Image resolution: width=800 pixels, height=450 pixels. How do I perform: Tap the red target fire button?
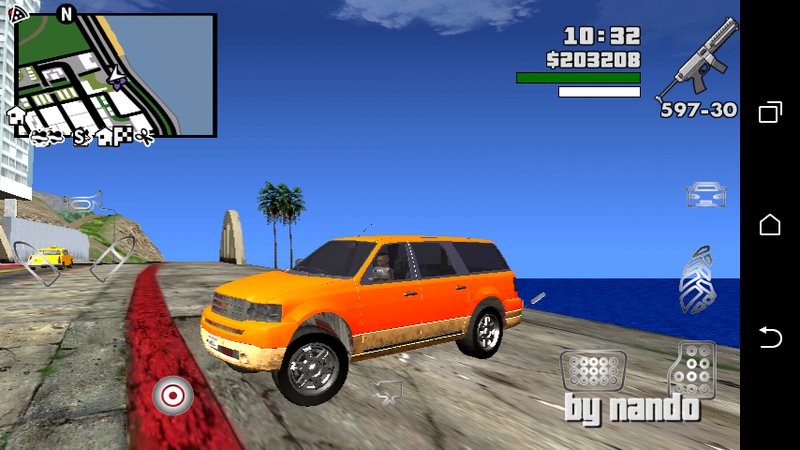[172, 396]
